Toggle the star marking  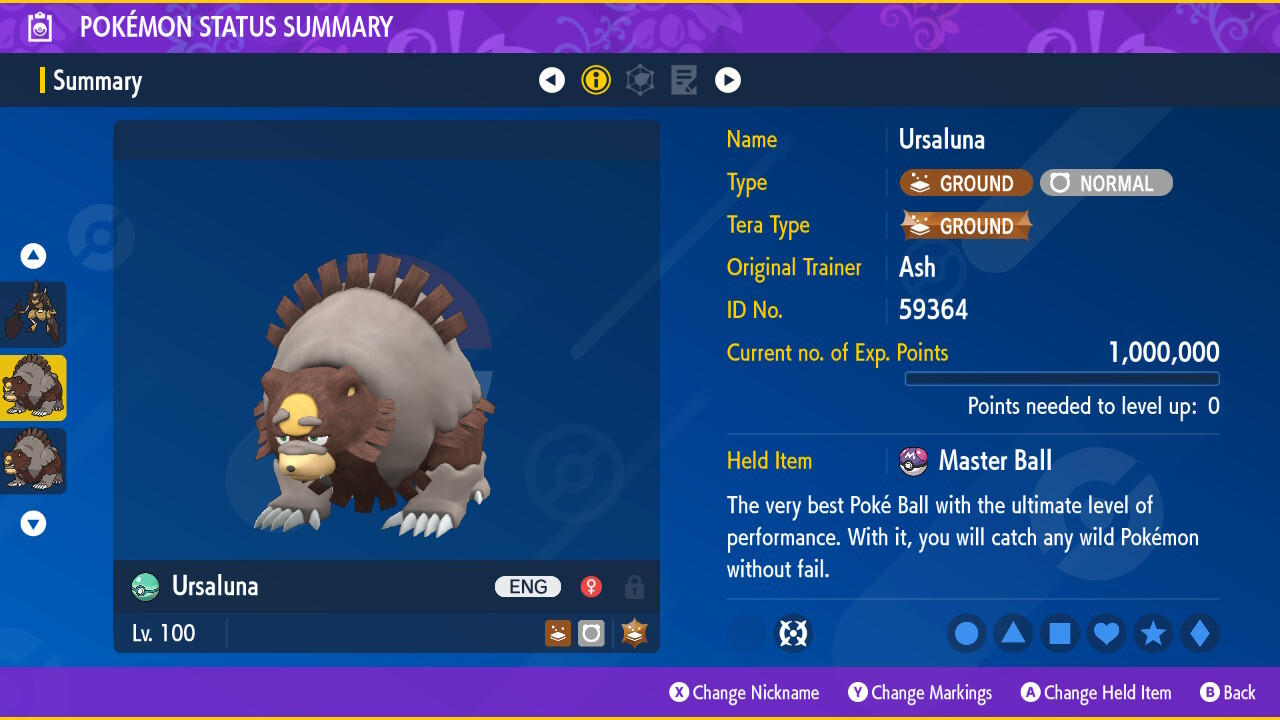1153,634
